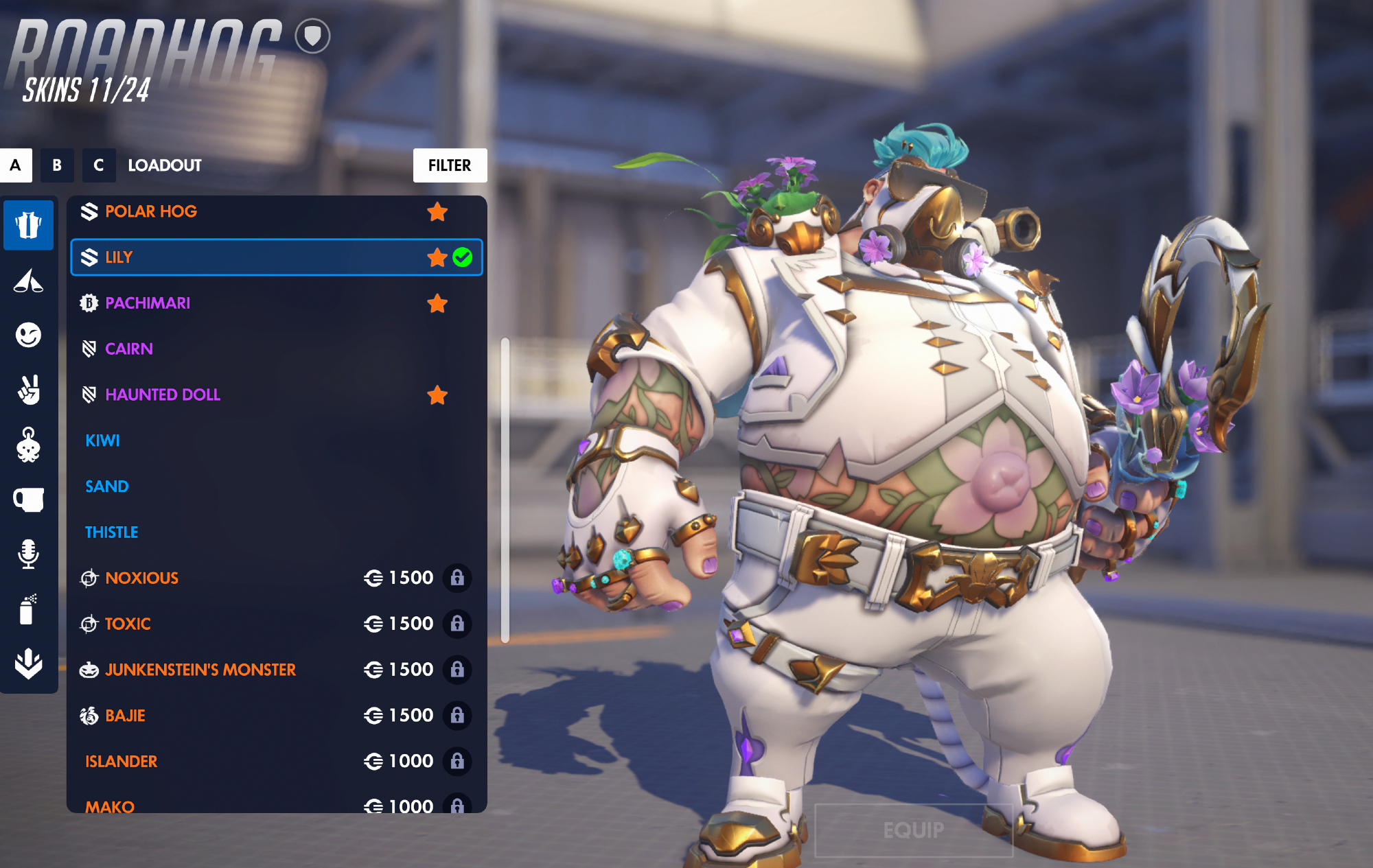Switch to loadout A
1373x868 pixels.
point(16,165)
